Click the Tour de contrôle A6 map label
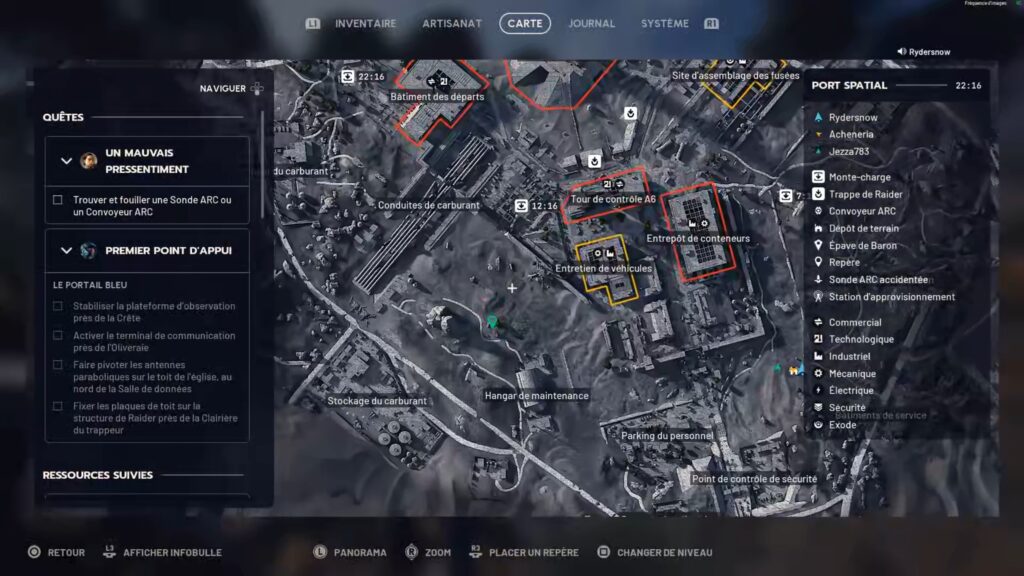Viewport: 1024px width, 576px height. pos(613,199)
